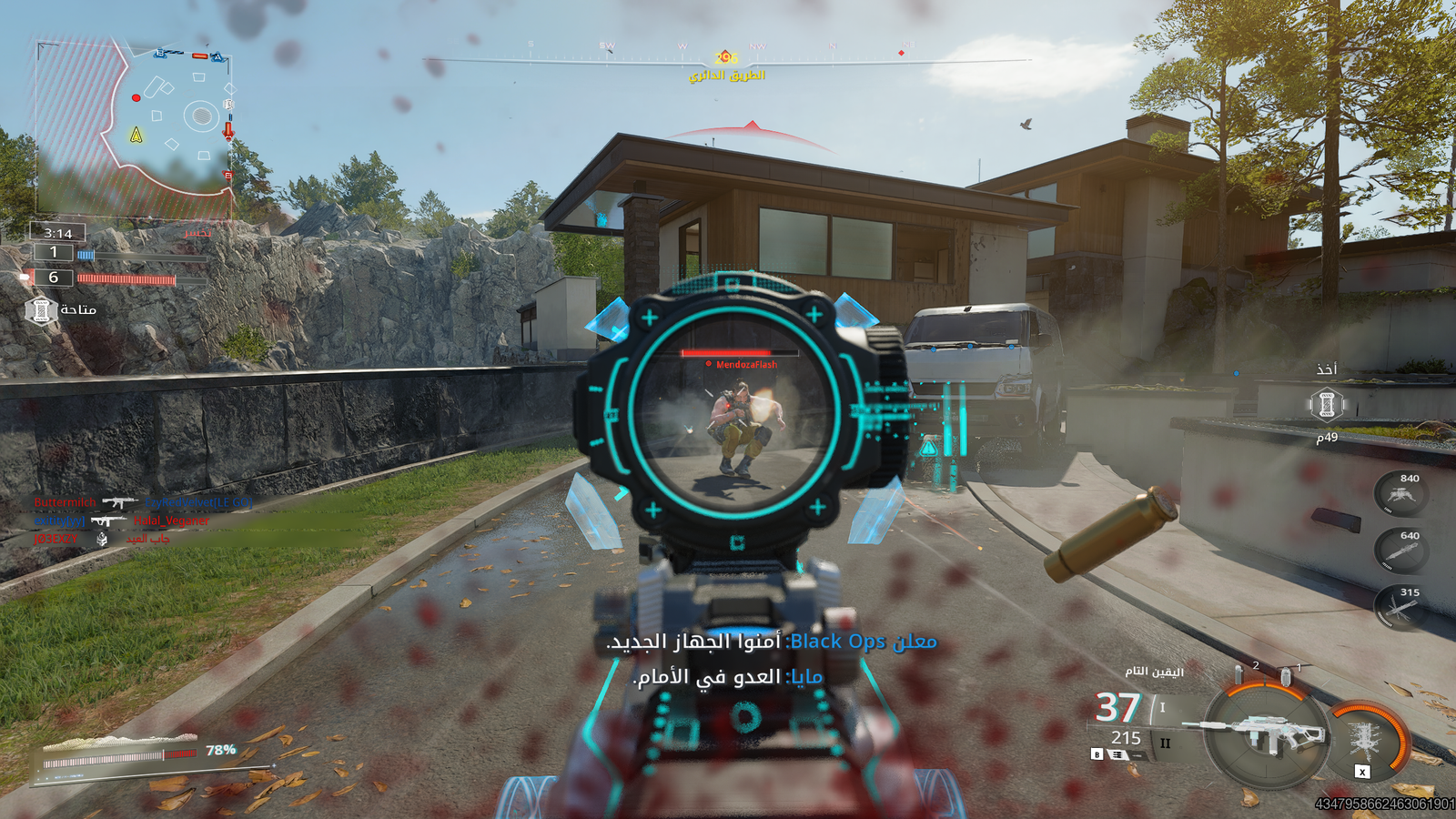Image resolution: width=1456 pixels, height=819 pixels.
Task: Click the yellow player arrow on minimap
Action: 136,136
